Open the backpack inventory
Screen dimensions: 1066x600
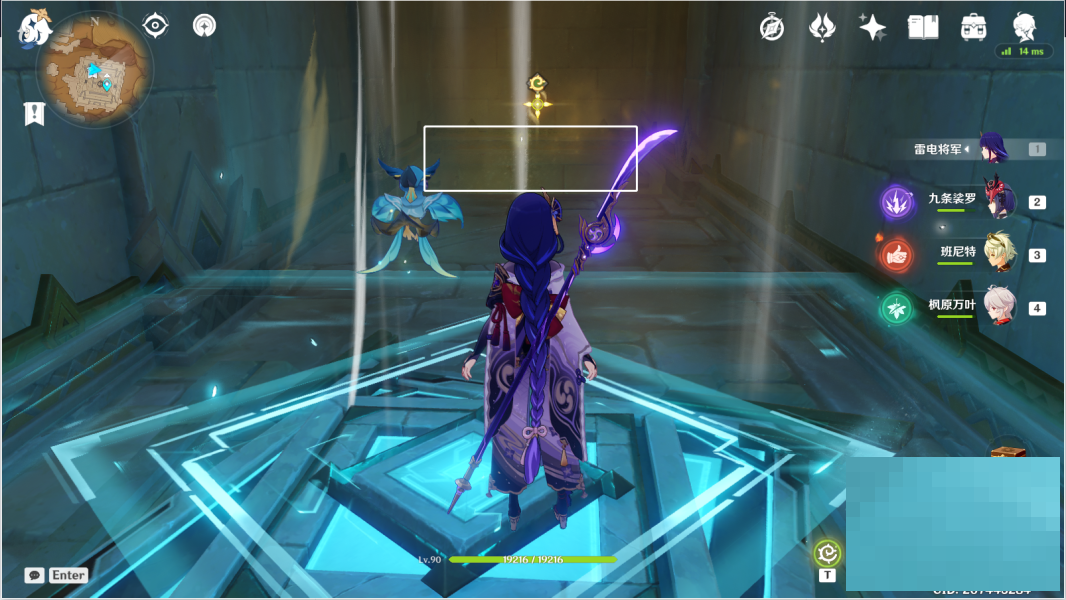pos(972,27)
